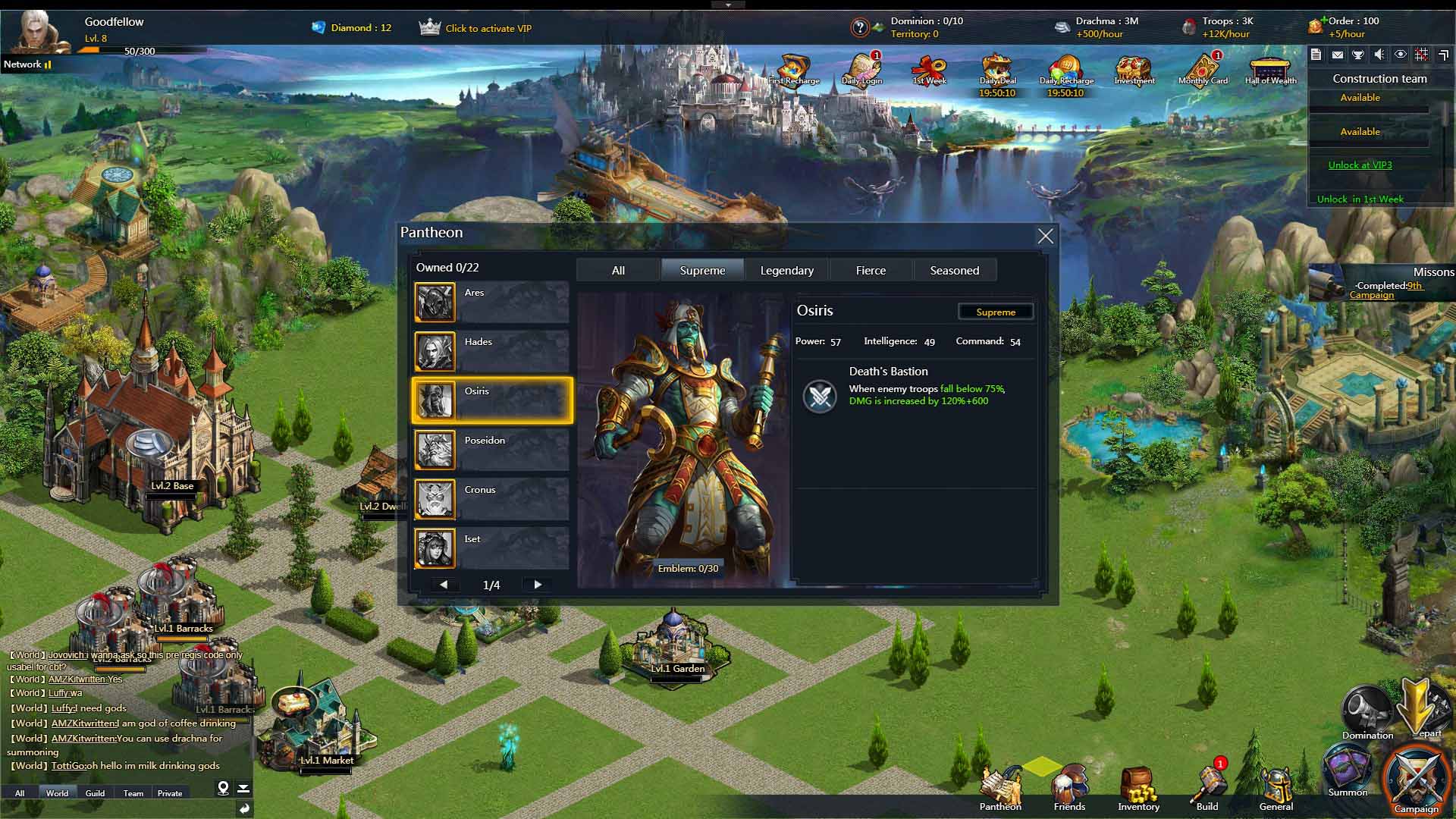Open the First Recharge offer
Viewport: 1456px width, 819px height.
(793, 70)
